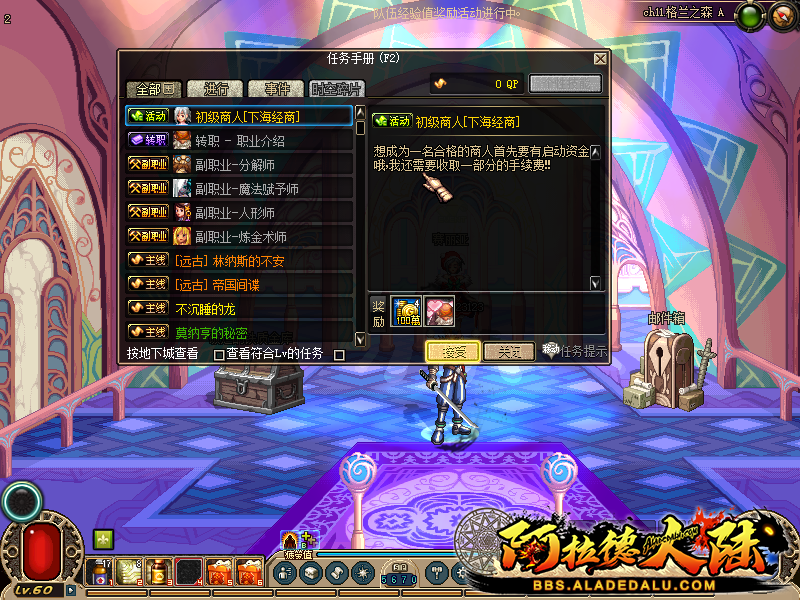Open the 副职业-魔法赋予师 quest entry
800x600 pixels.
(x=239, y=188)
